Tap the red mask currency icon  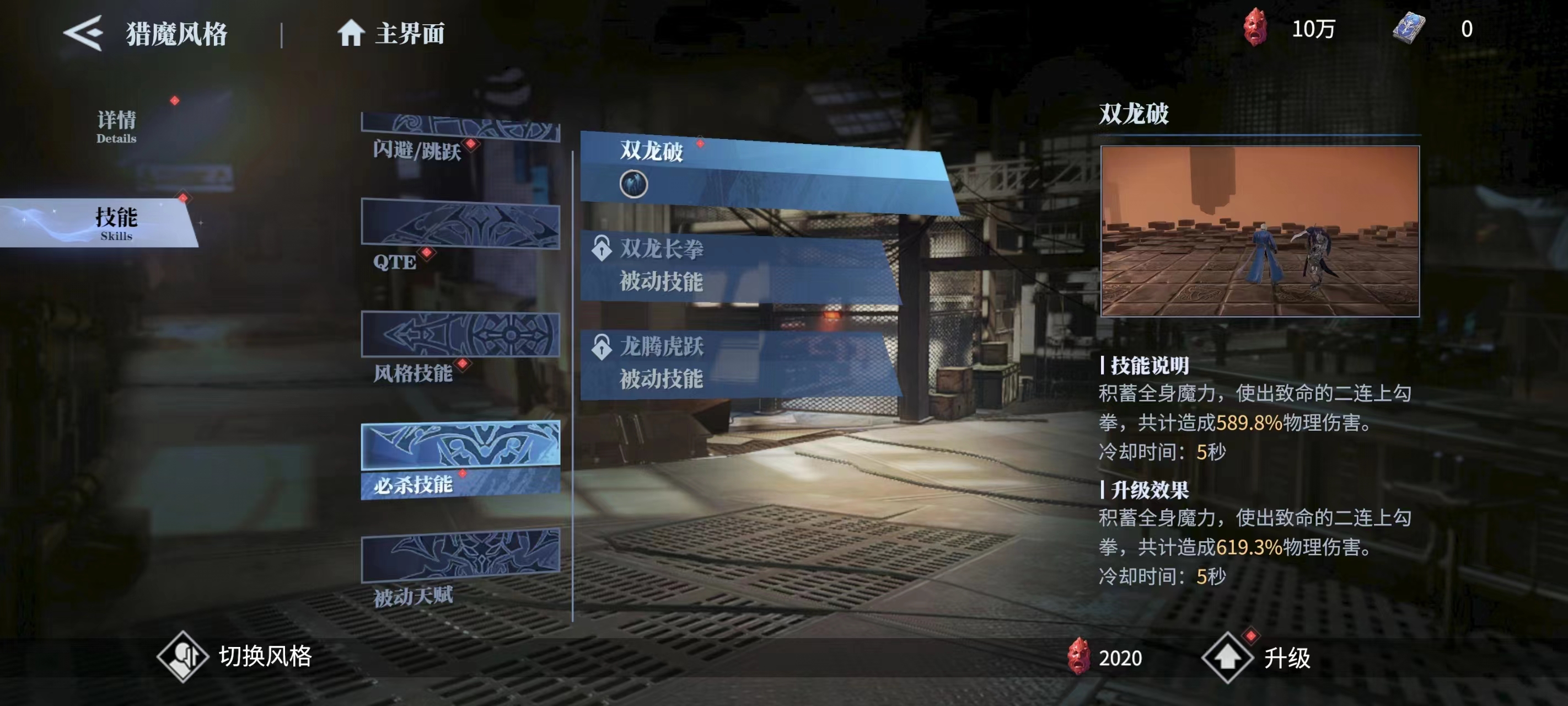point(1254,28)
